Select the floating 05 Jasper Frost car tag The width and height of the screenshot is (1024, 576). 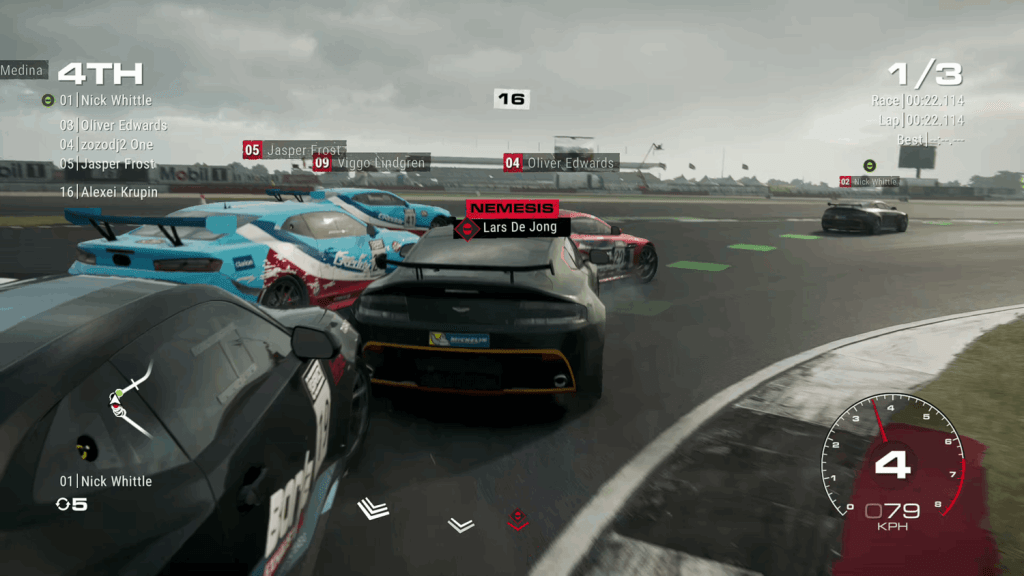(294, 150)
